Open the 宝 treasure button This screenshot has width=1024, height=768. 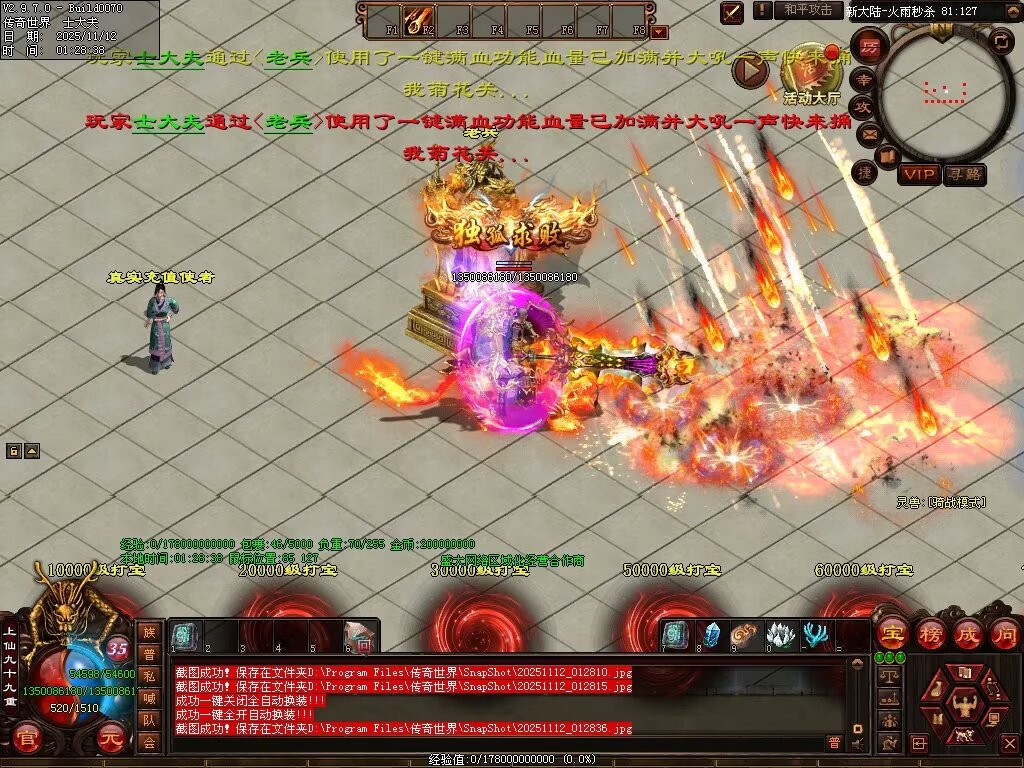point(891,634)
